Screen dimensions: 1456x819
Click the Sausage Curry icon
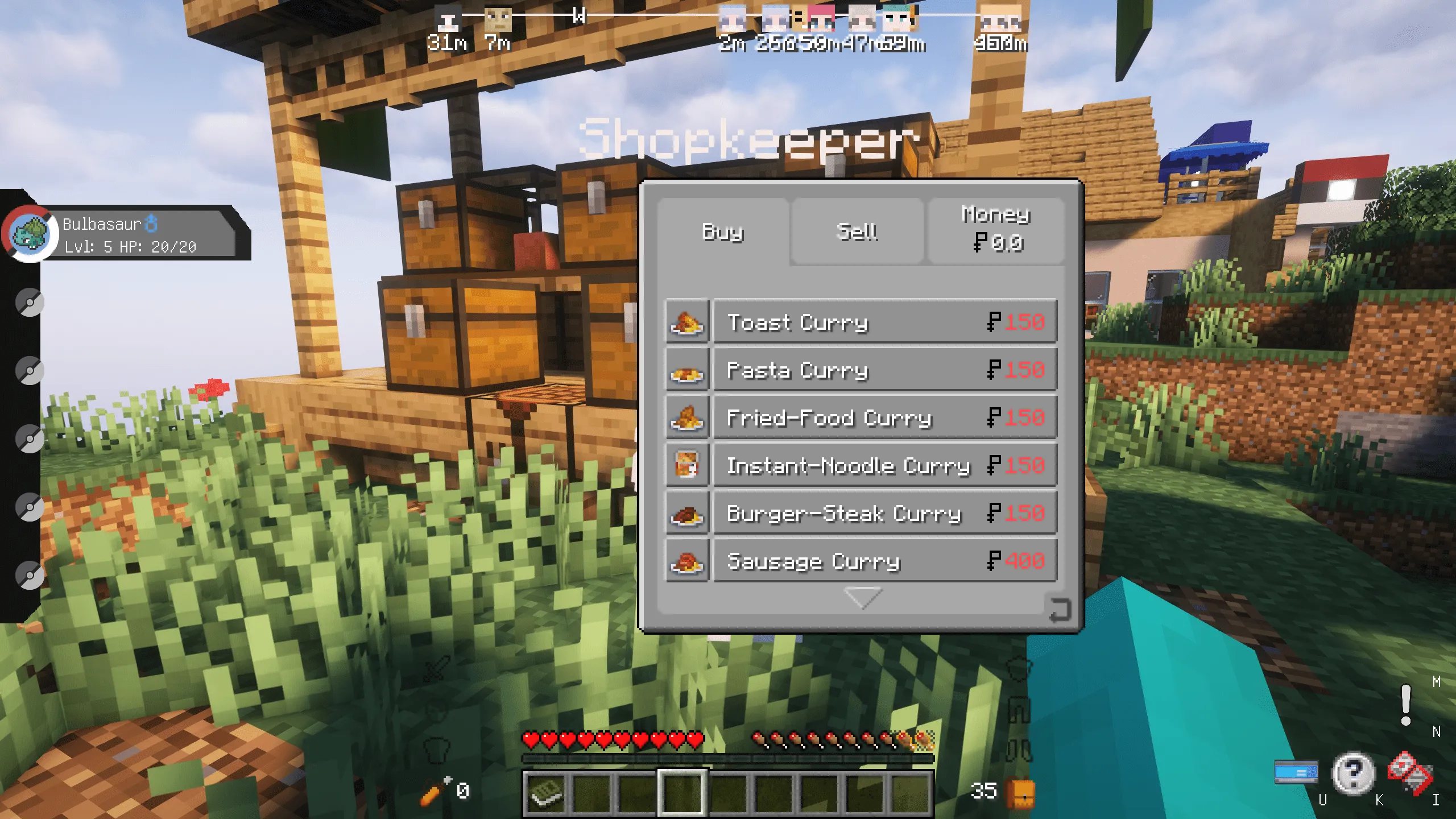point(686,560)
